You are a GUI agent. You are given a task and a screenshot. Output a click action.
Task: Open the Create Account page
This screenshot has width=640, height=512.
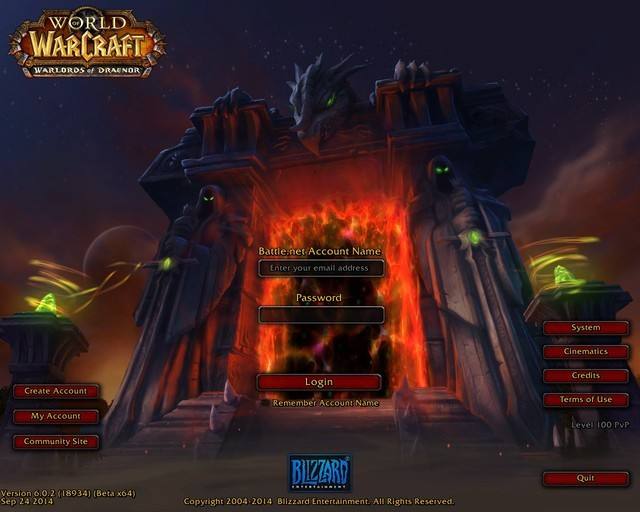pos(56,391)
